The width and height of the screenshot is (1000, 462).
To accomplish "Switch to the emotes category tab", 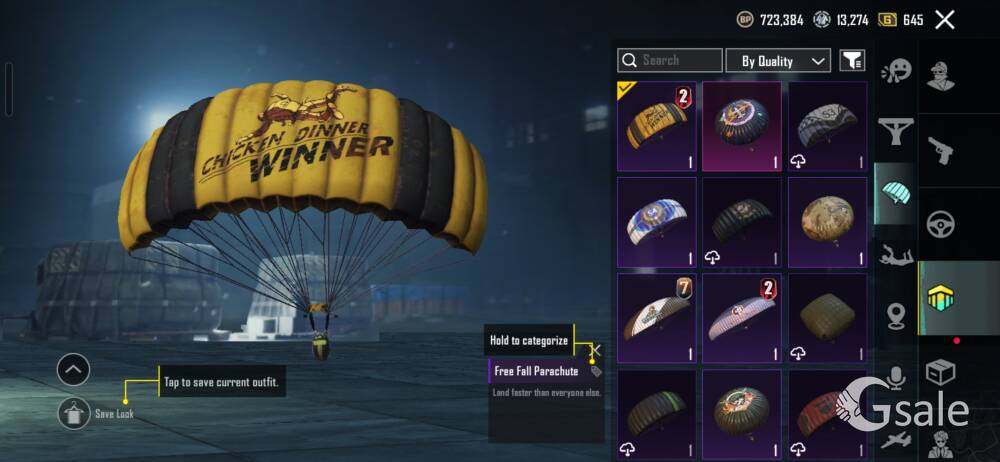I will pyautogui.click(x=896, y=72).
